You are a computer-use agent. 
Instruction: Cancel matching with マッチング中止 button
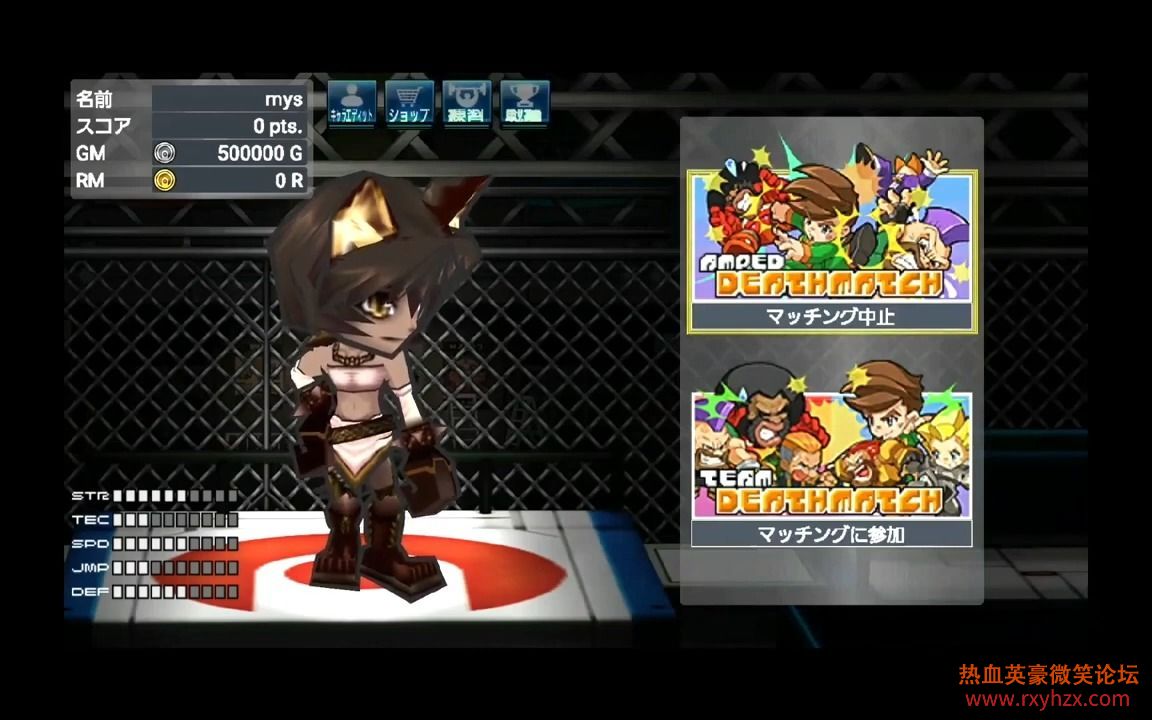coord(830,317)
